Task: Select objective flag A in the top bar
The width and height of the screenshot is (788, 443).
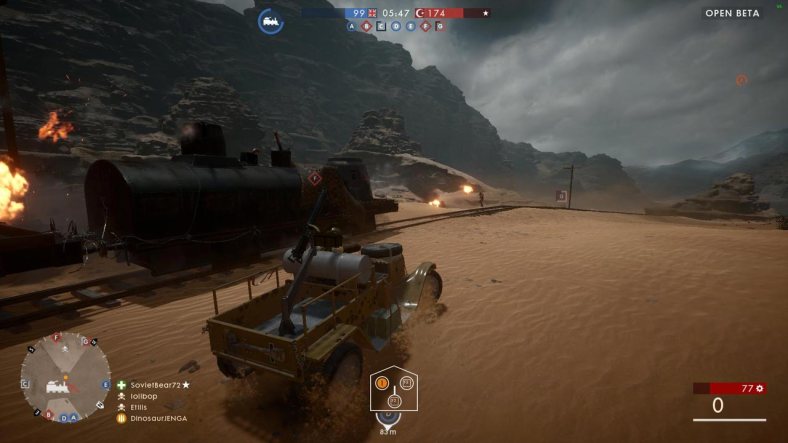Action: (352, 27)
